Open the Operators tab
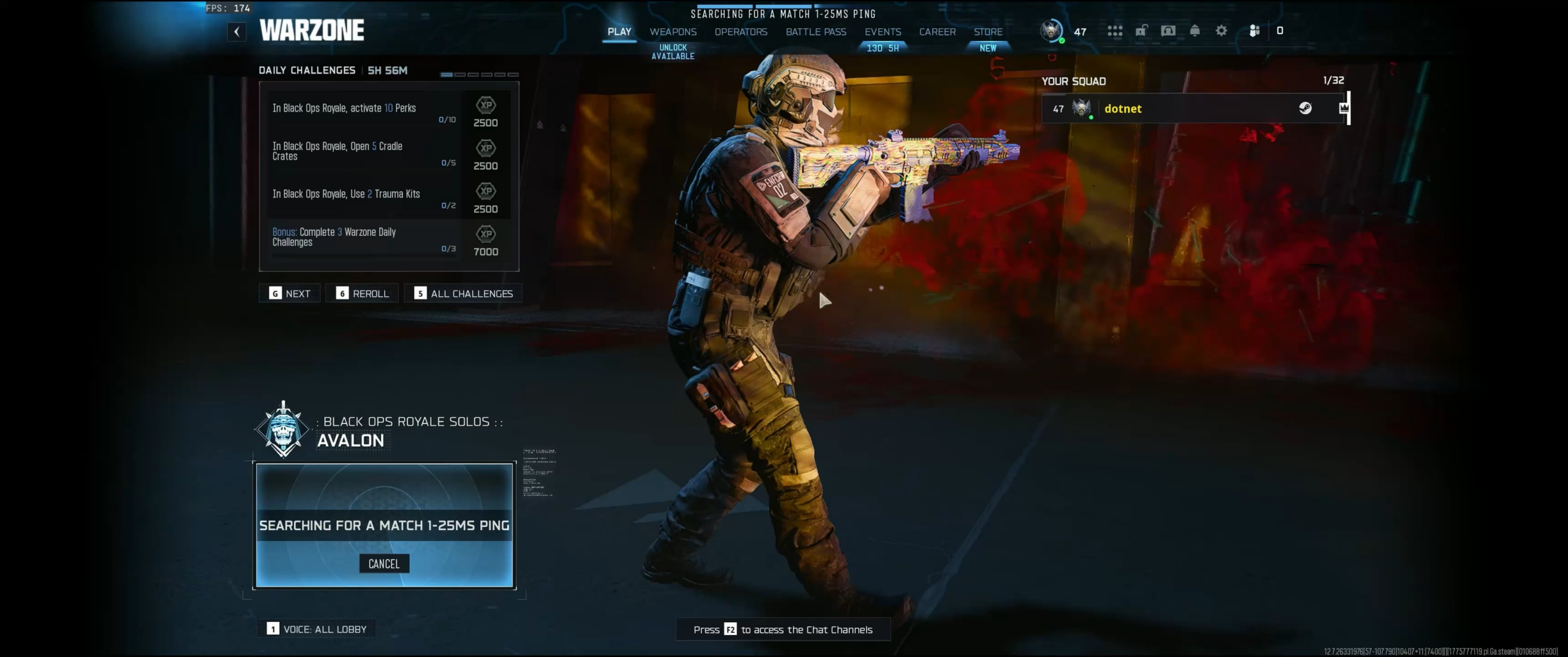 [741, 32]
